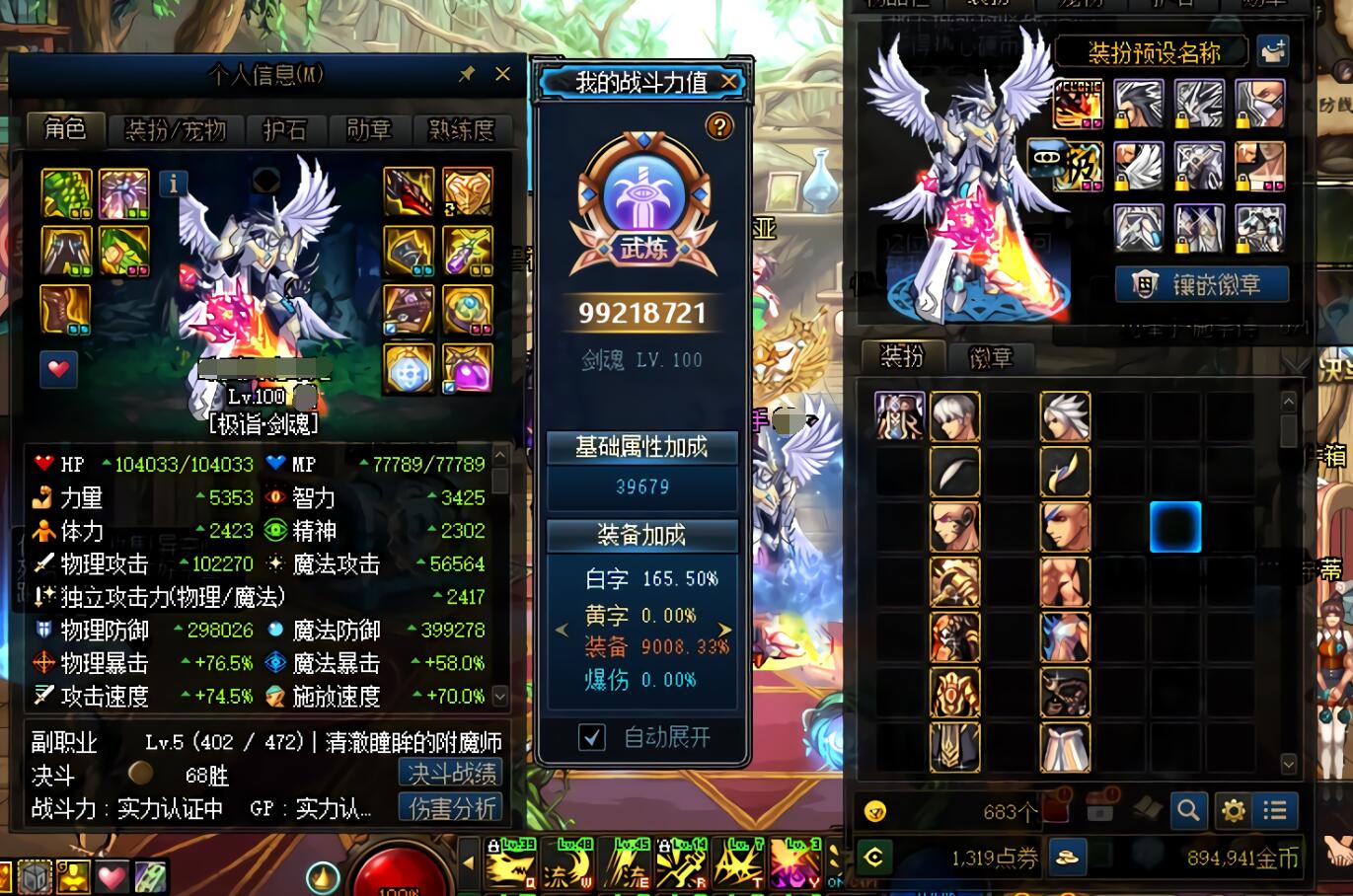Click the info (i) icon above the character model

pyautogui.click(x=174, y=184)
